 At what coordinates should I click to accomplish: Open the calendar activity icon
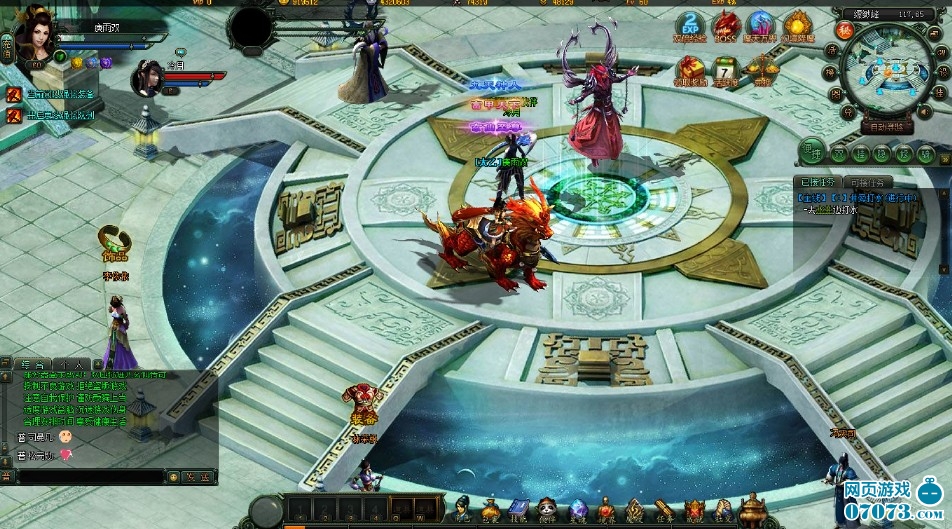point(726,70)
